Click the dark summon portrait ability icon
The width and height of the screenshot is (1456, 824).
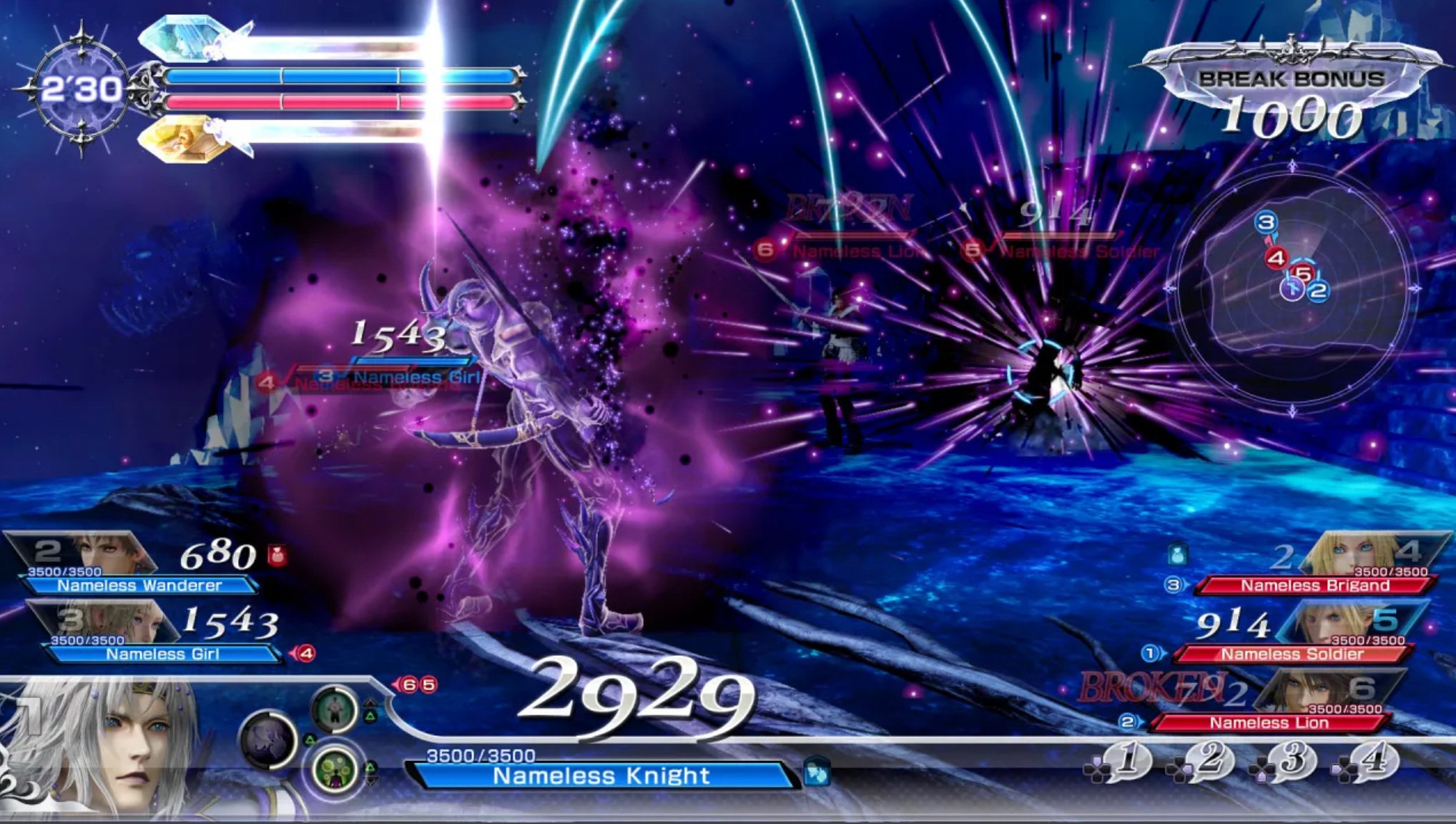tap(269, 741)
